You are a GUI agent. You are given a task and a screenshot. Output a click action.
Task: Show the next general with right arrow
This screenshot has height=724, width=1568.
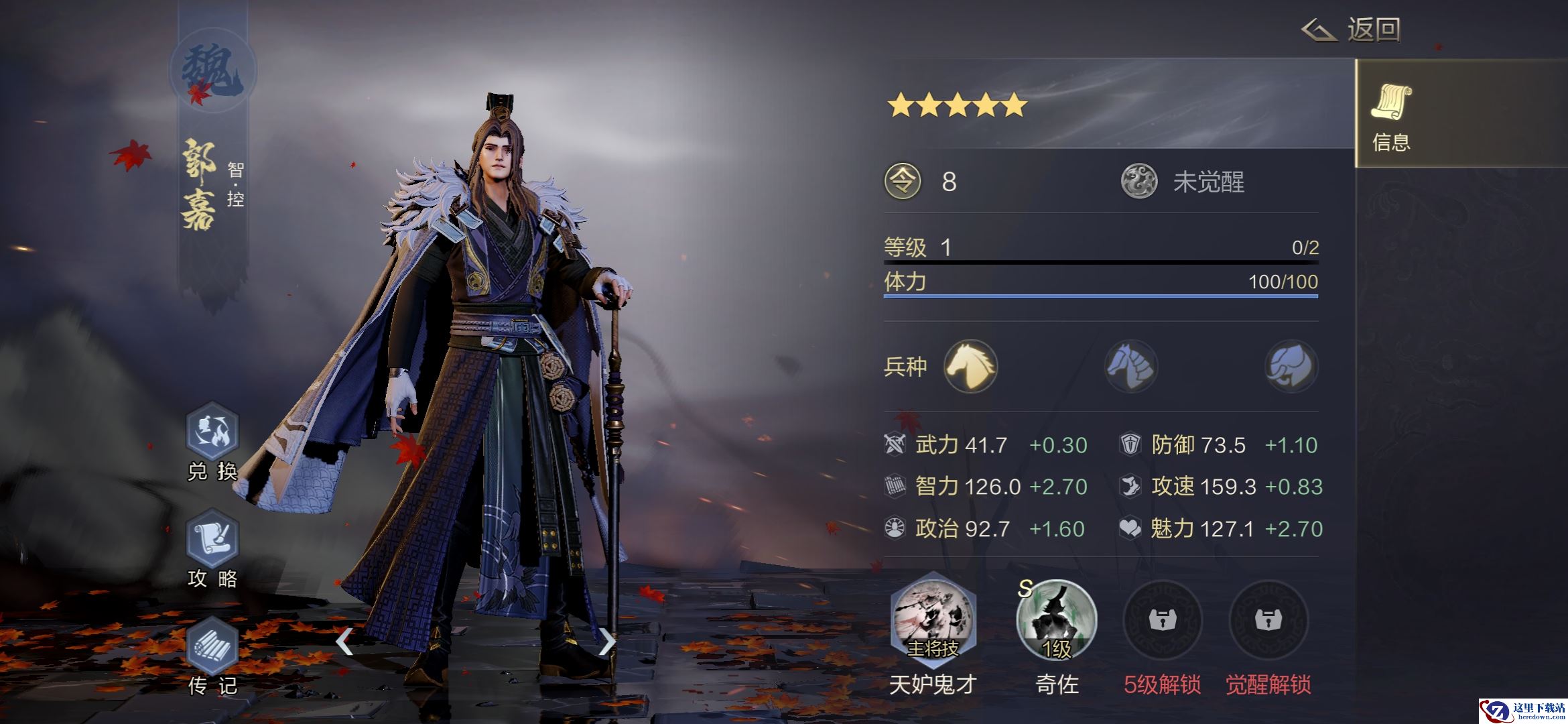(x=606, y=642)
